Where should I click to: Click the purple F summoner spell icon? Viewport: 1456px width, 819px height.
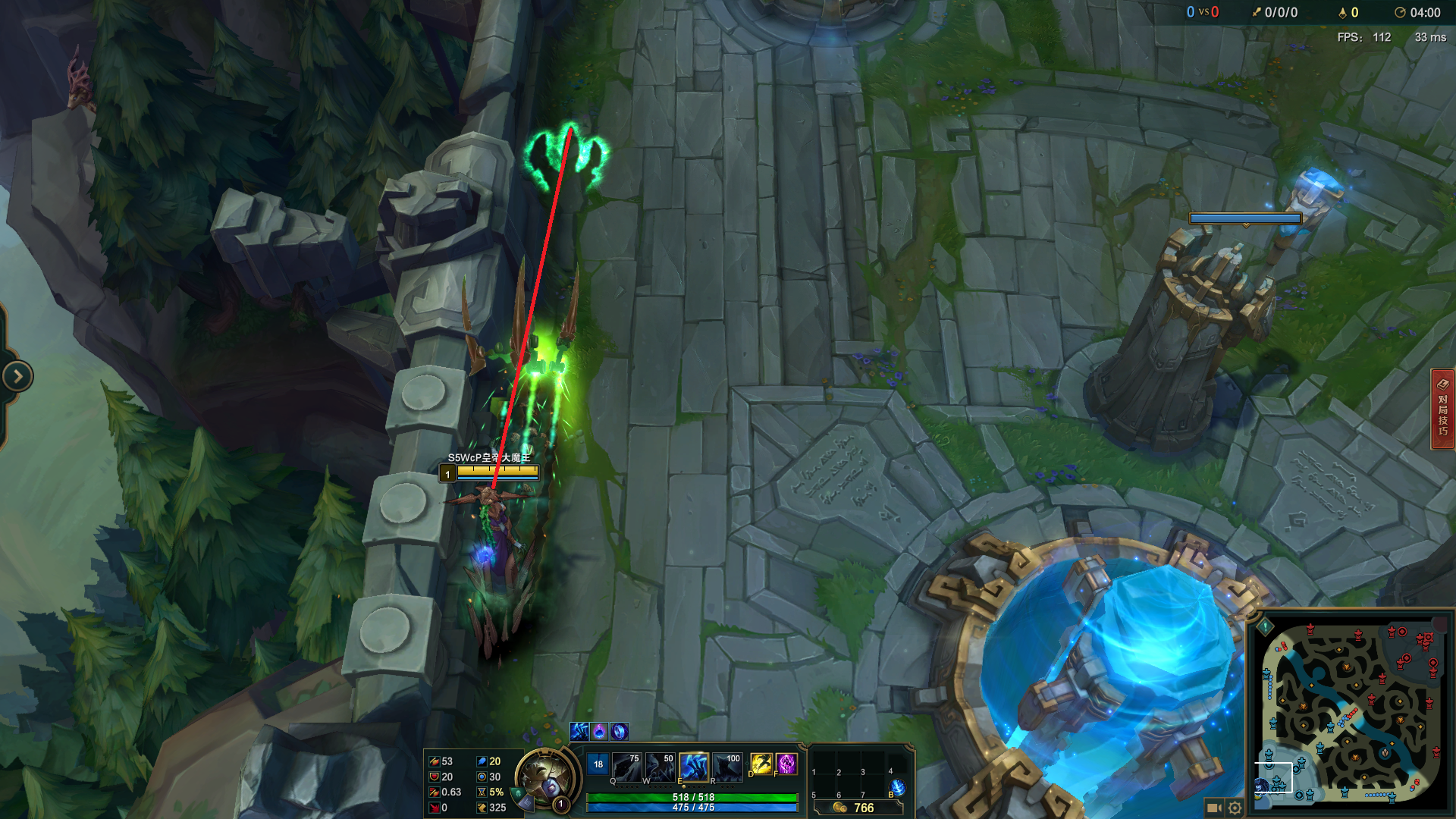[786, 762]
